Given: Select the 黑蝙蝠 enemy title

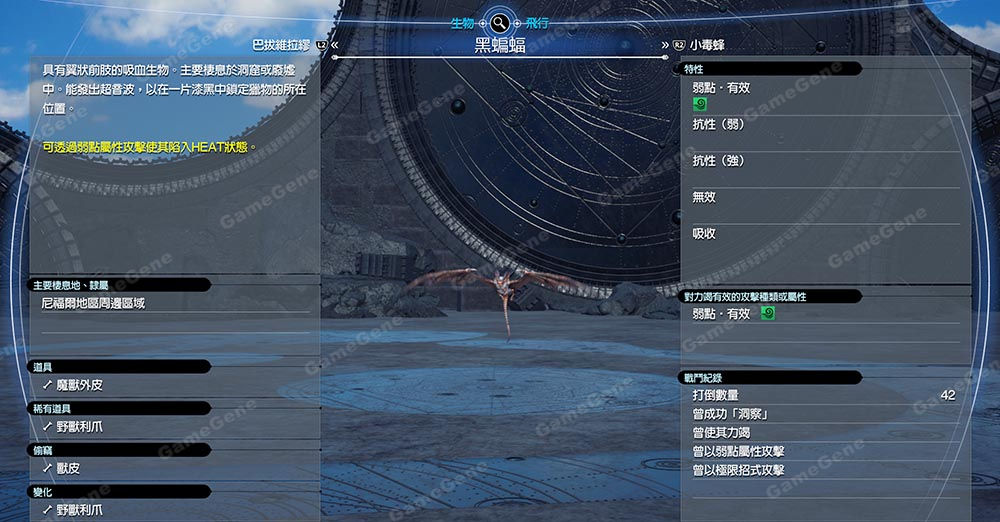Looking at the screenshot, I should pos(499,45).
